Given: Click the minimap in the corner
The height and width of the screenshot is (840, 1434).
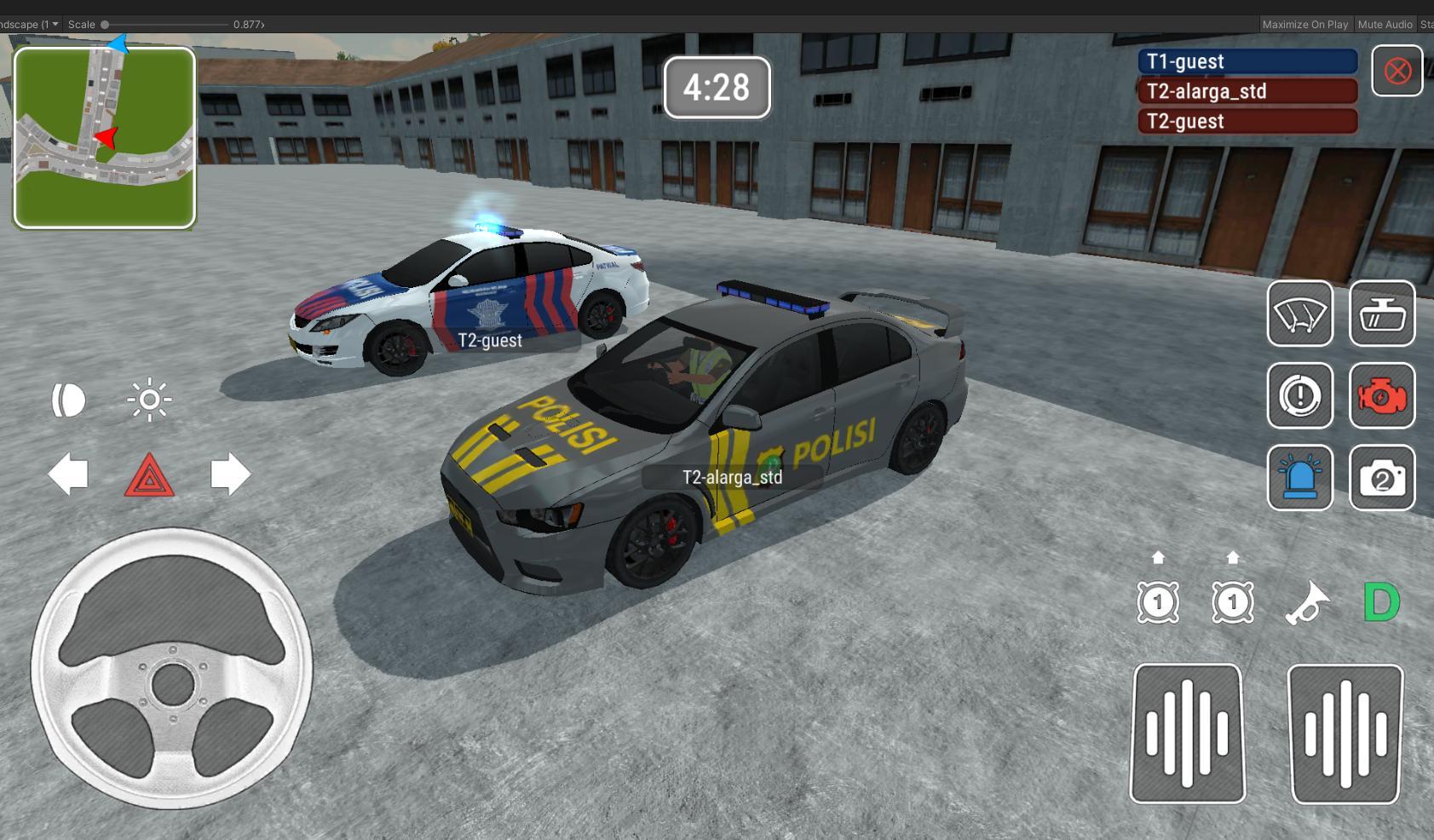Looking at the screenshot, I should [x=104, y=138].
